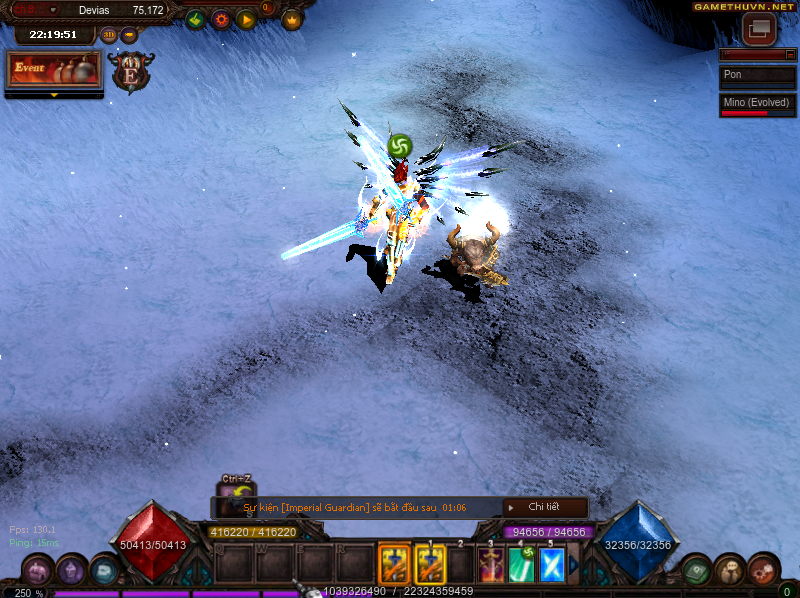The image size is (800, 598).
Task: Click the yellow play arrow button
Action: [x=246, y=18]
